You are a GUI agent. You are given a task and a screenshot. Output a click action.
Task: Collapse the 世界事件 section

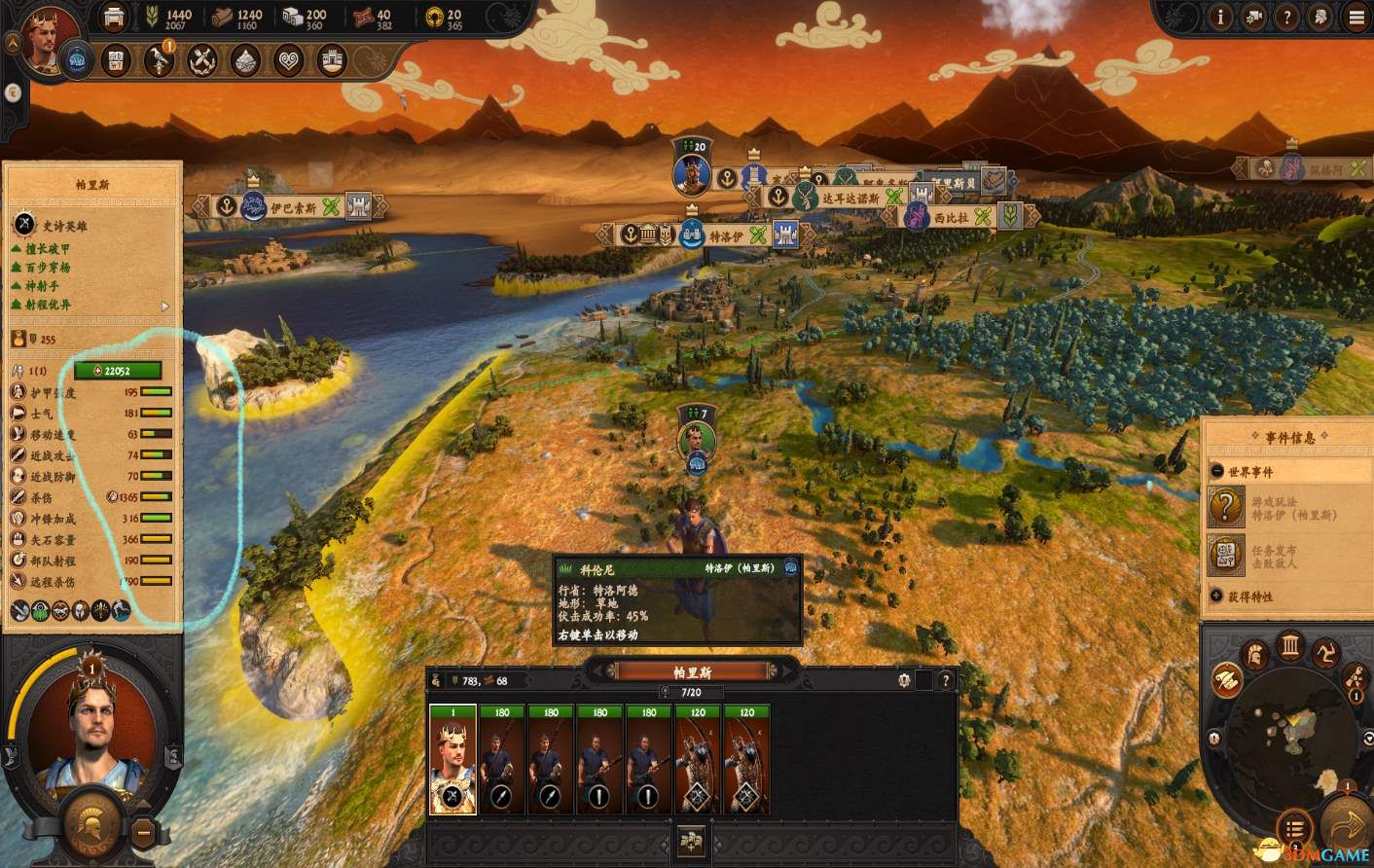point(1217,471)
